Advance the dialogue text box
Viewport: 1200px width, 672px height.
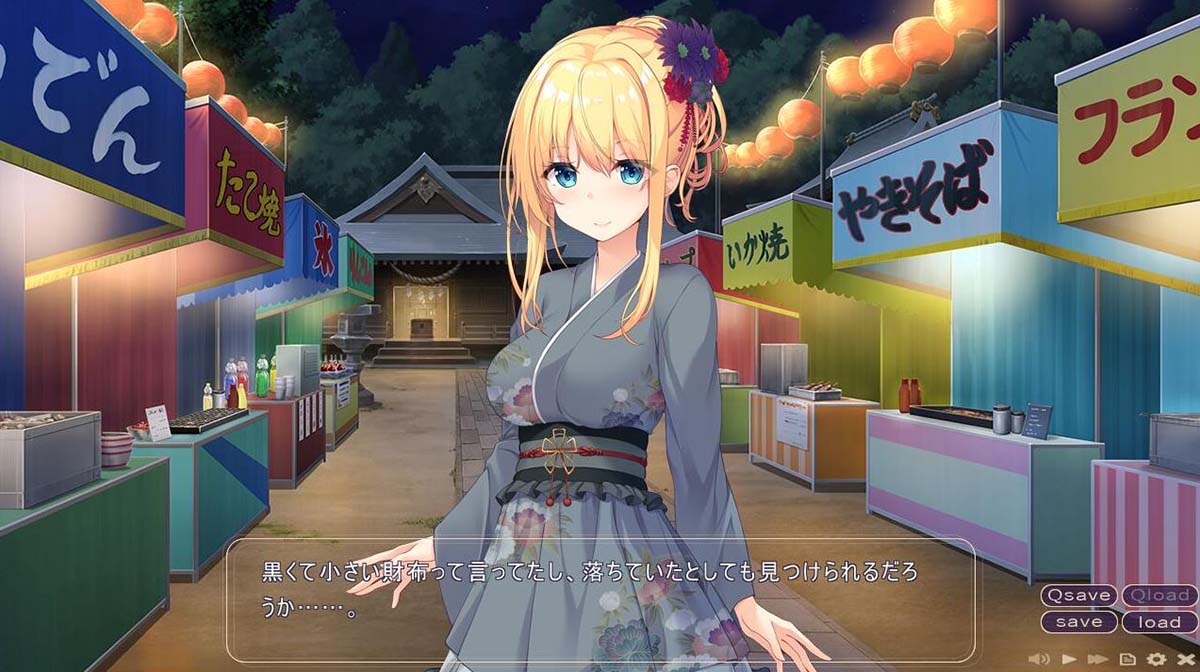pyautogui.click(x=600, y=600)
